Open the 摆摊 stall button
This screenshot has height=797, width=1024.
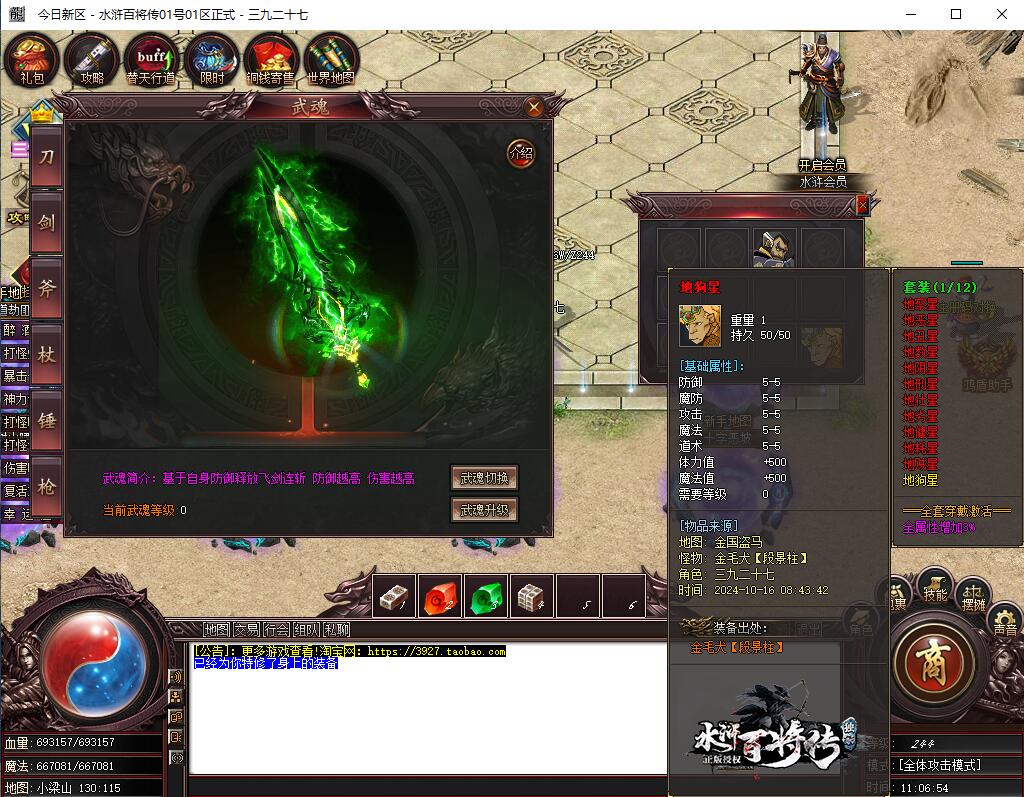tap(974, 596)
